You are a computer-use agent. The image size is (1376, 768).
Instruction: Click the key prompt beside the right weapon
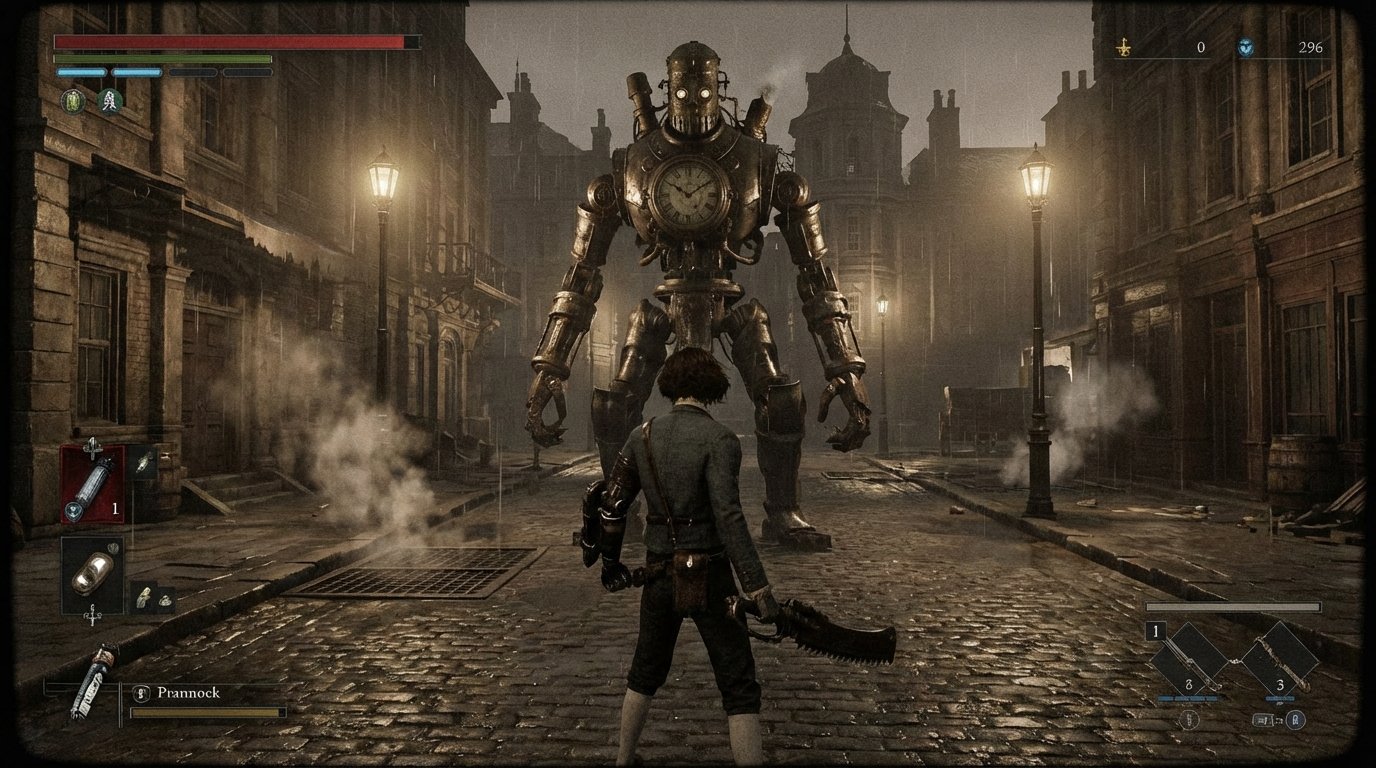(x=1263, y=720)
